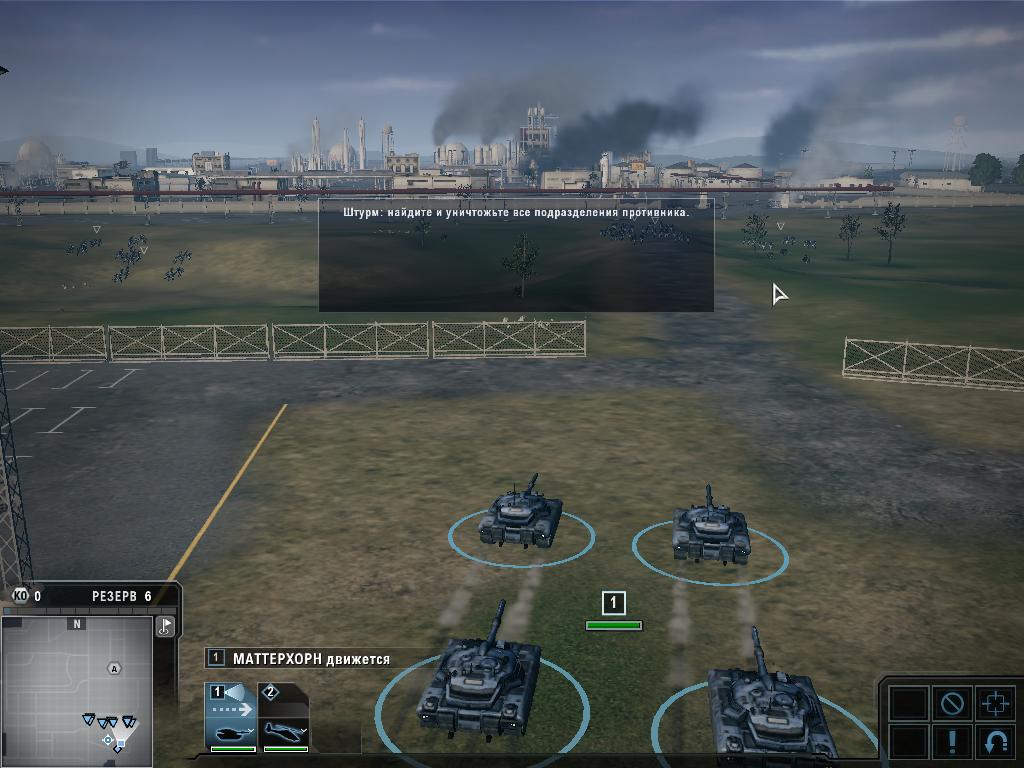Choose the crosshair target command
Image resolution: width=1024 pixels, height=768 pixels.
[995, 703]
